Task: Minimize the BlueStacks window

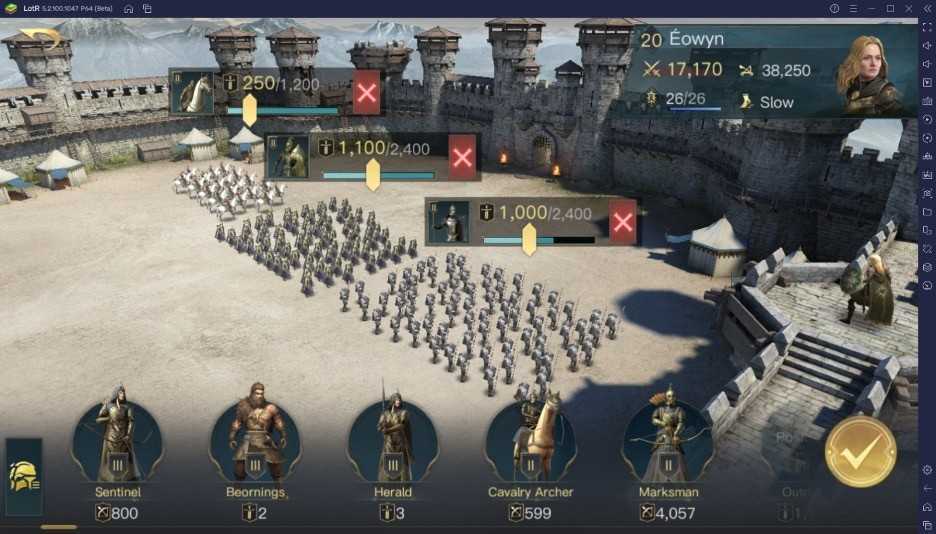Action: tap(871, 9)
